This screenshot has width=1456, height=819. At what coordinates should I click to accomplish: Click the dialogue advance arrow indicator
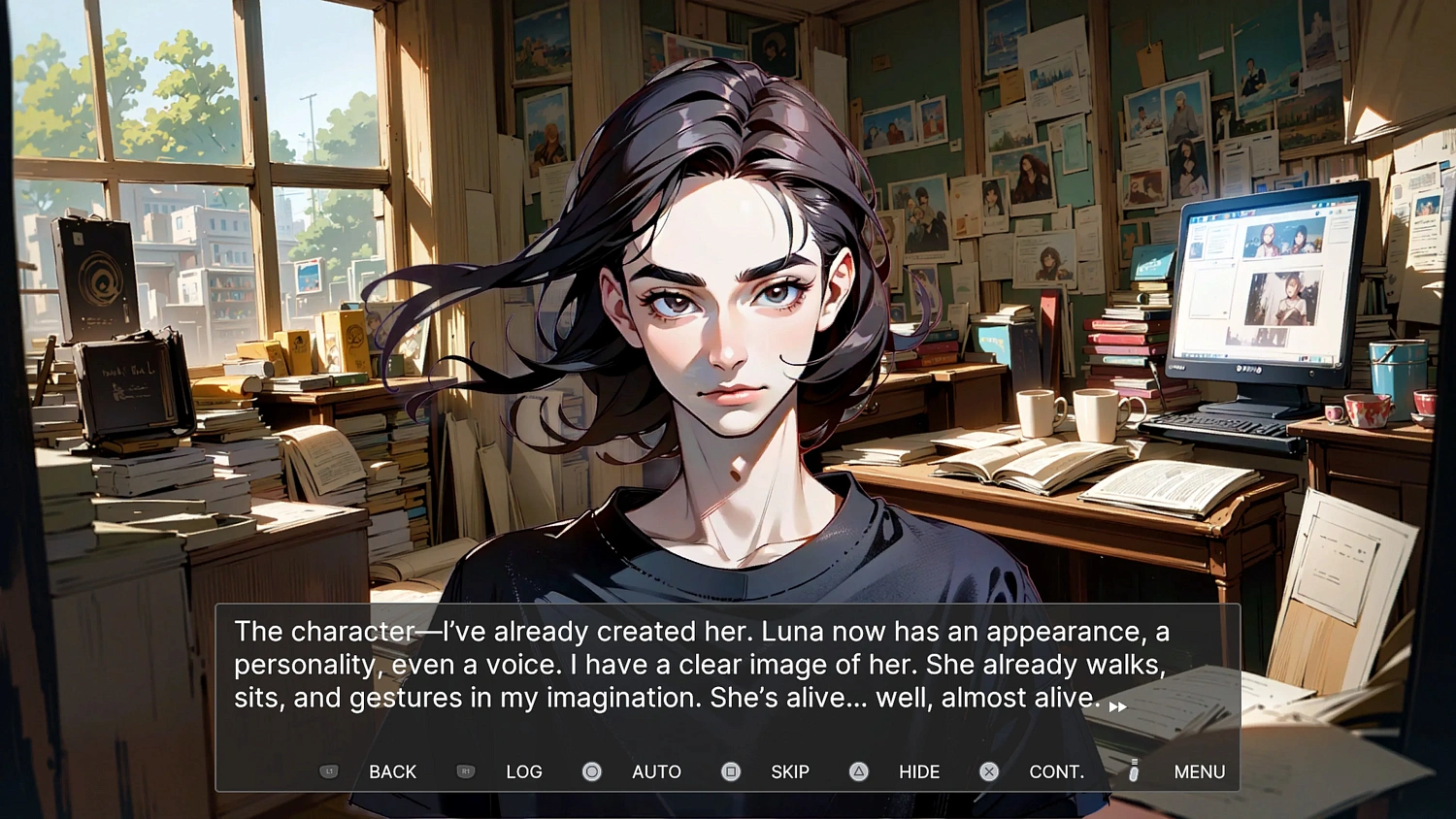(x=1117, y=706)
